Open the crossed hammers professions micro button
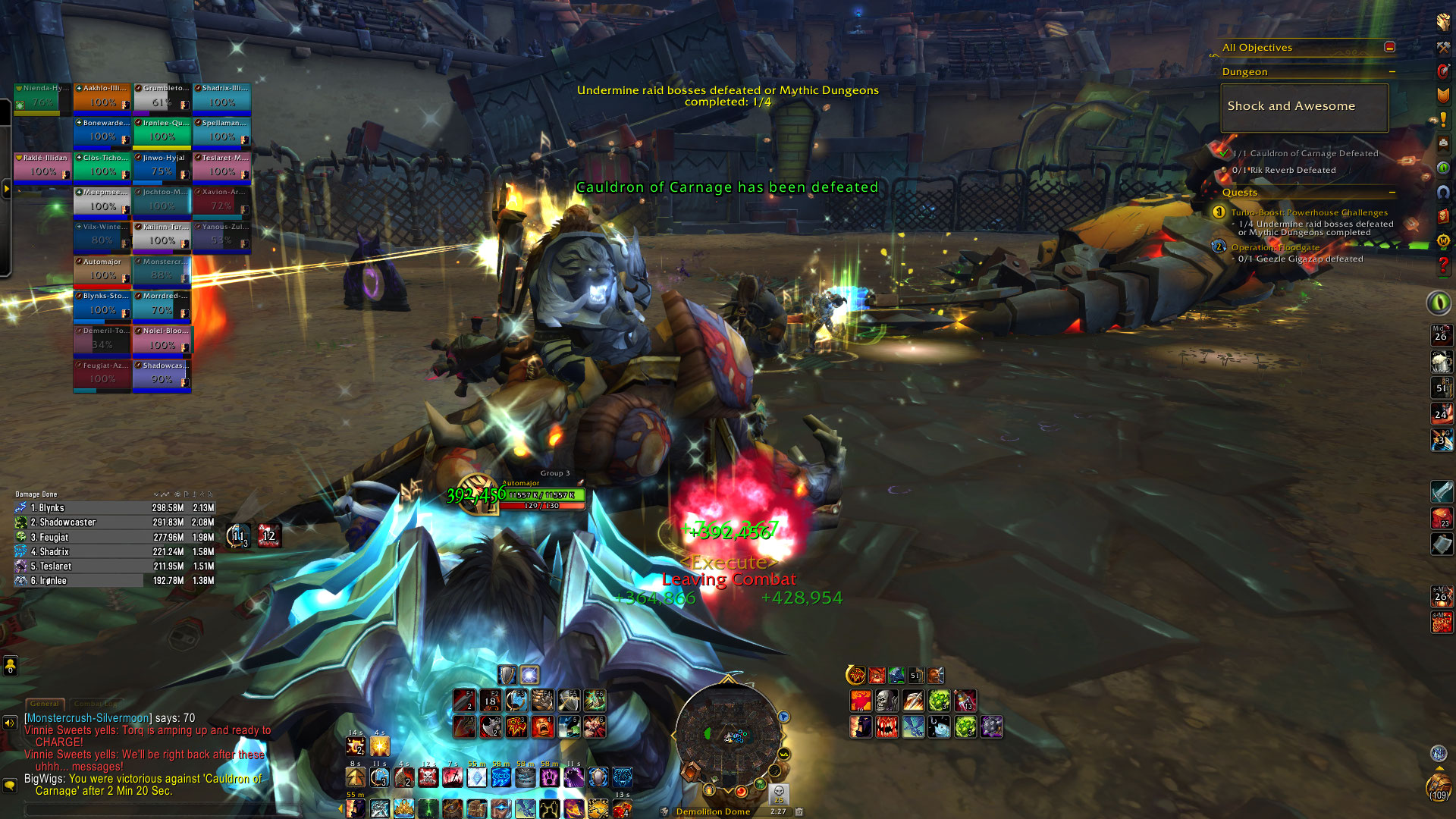Screen dimensions: 1456x819 click(1442, 48)
